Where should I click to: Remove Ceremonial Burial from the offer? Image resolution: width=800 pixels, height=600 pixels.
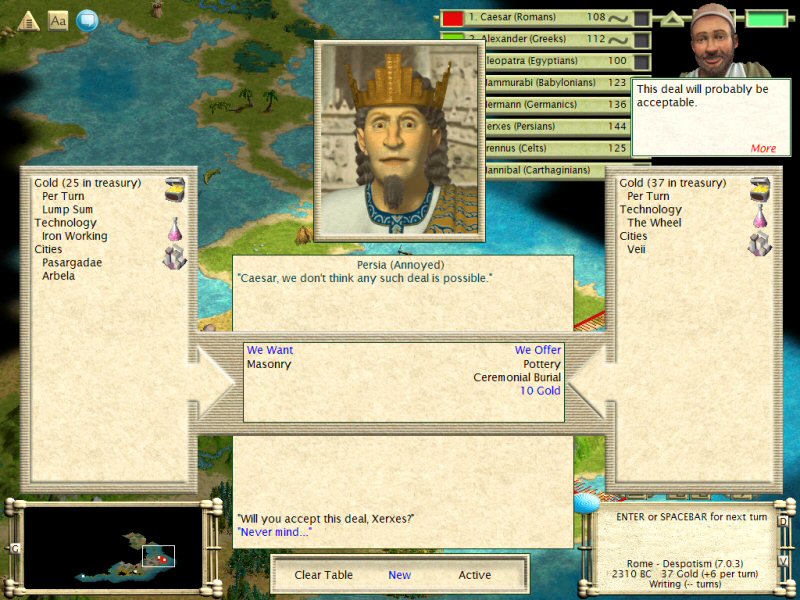tap(517, 378)
